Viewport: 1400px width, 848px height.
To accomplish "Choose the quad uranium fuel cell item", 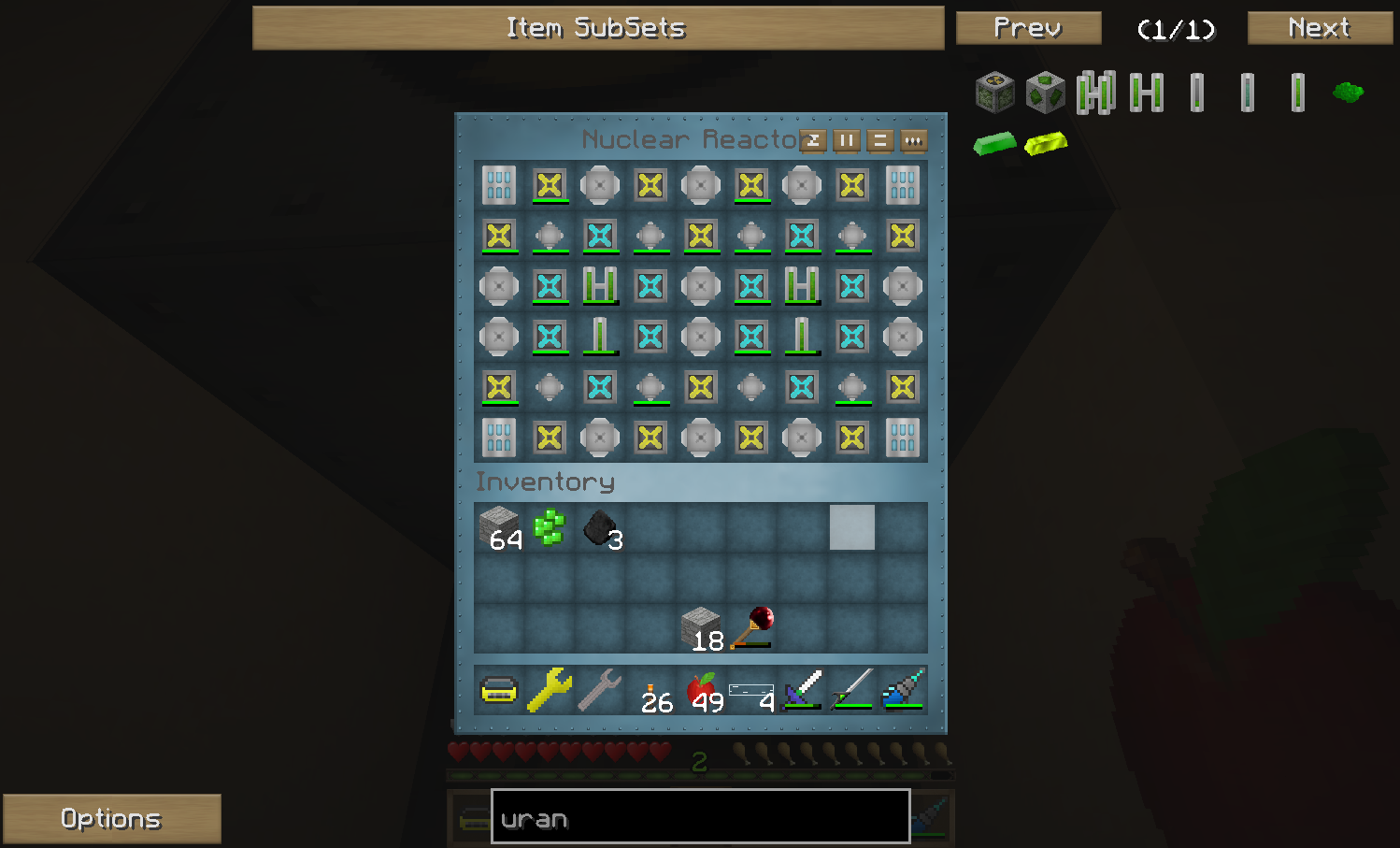I will click(1095, 93).
